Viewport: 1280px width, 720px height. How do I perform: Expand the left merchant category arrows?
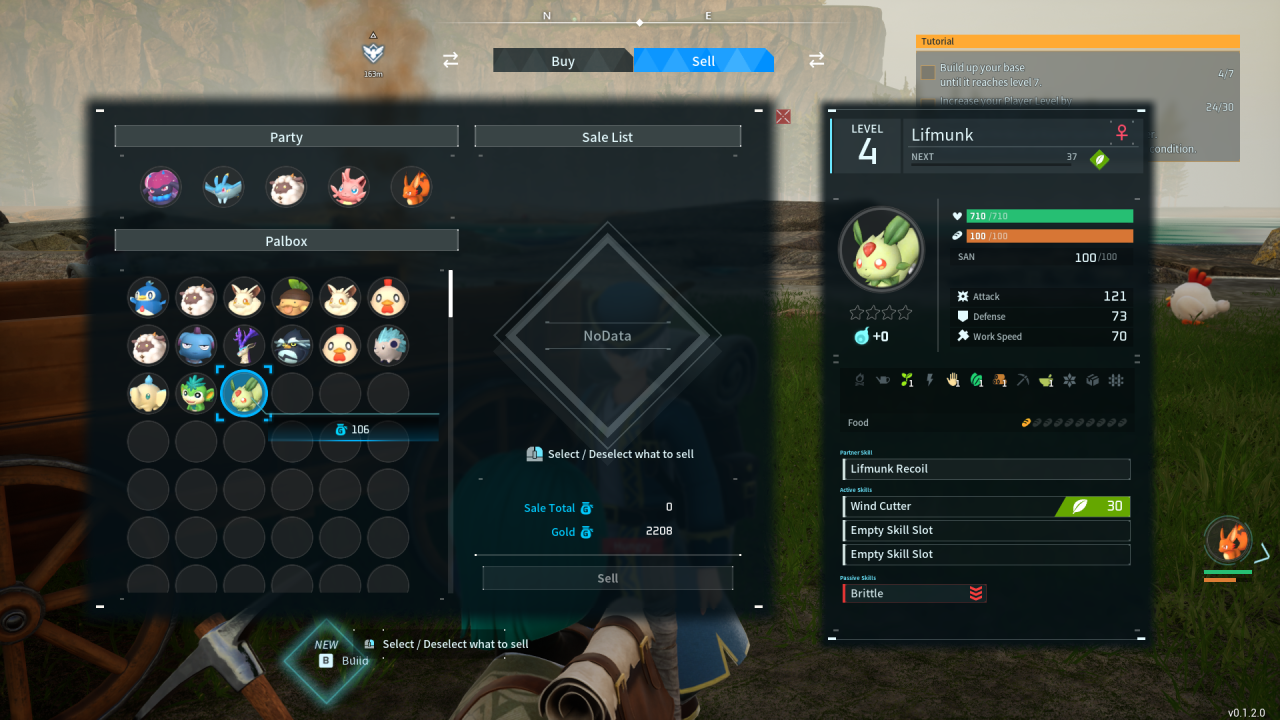(x=450, y=60)
